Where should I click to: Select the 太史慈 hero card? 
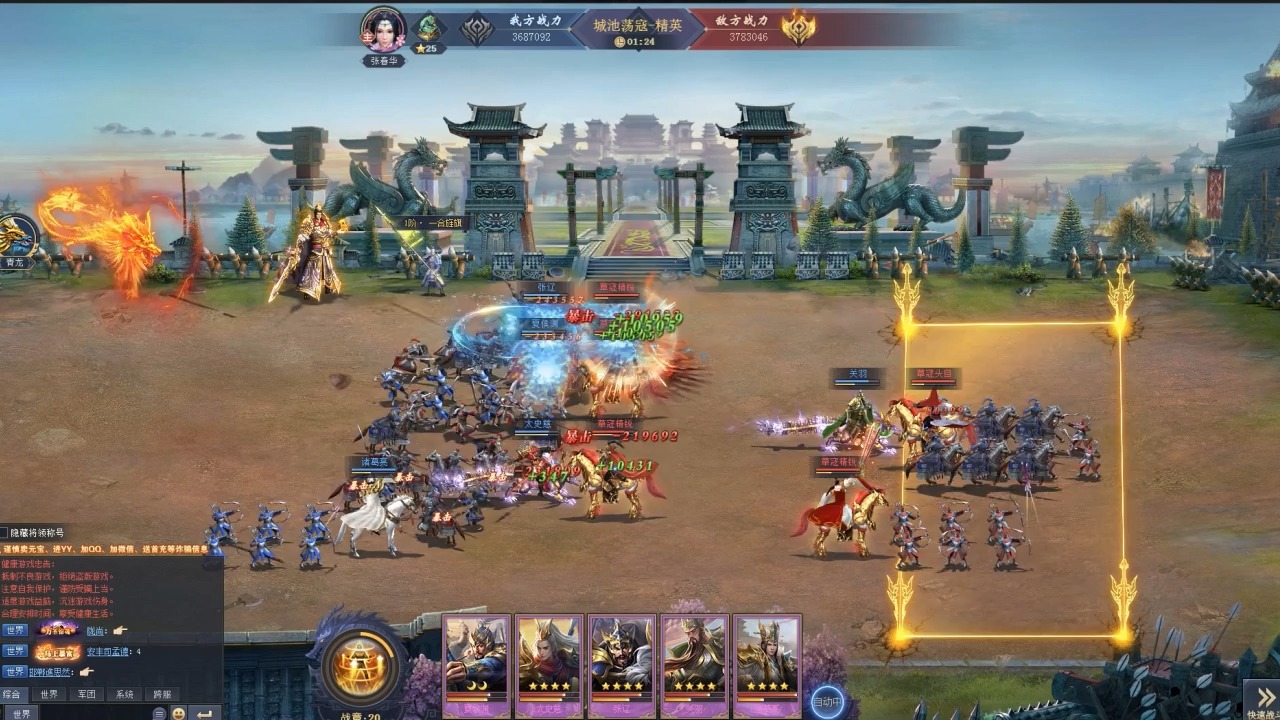click(549, 662)
